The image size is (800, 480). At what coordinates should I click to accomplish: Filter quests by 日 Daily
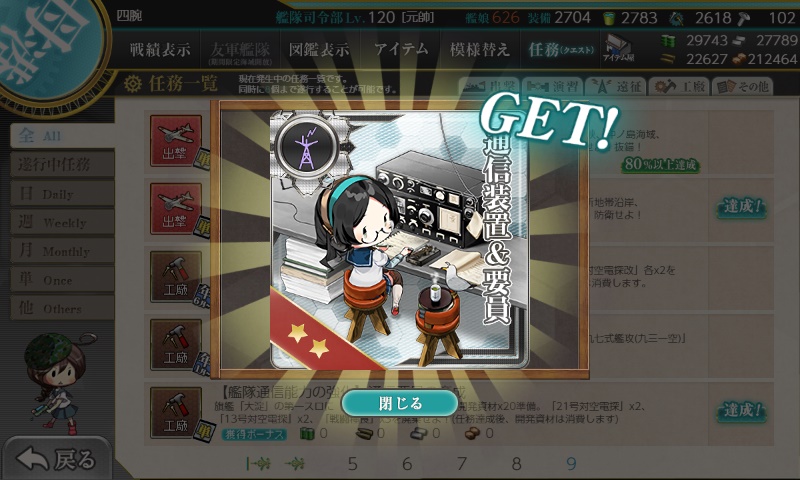click(58, 193)
